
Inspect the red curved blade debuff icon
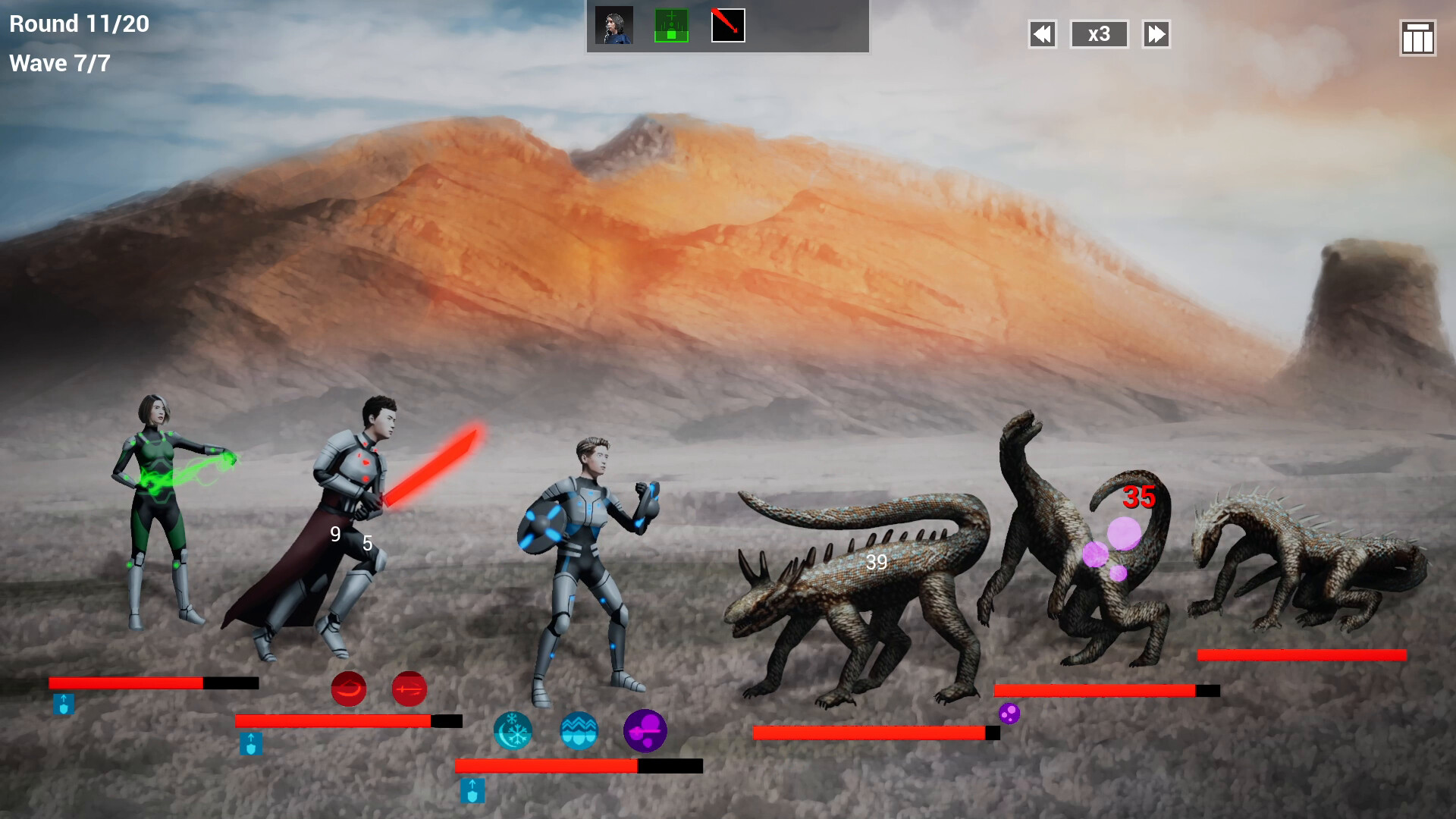coord(350,689)
